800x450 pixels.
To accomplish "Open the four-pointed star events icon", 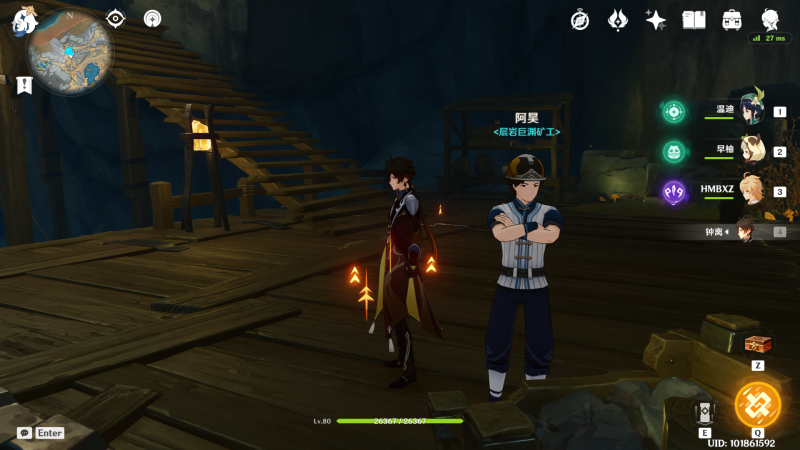I will tap(656, 19).
